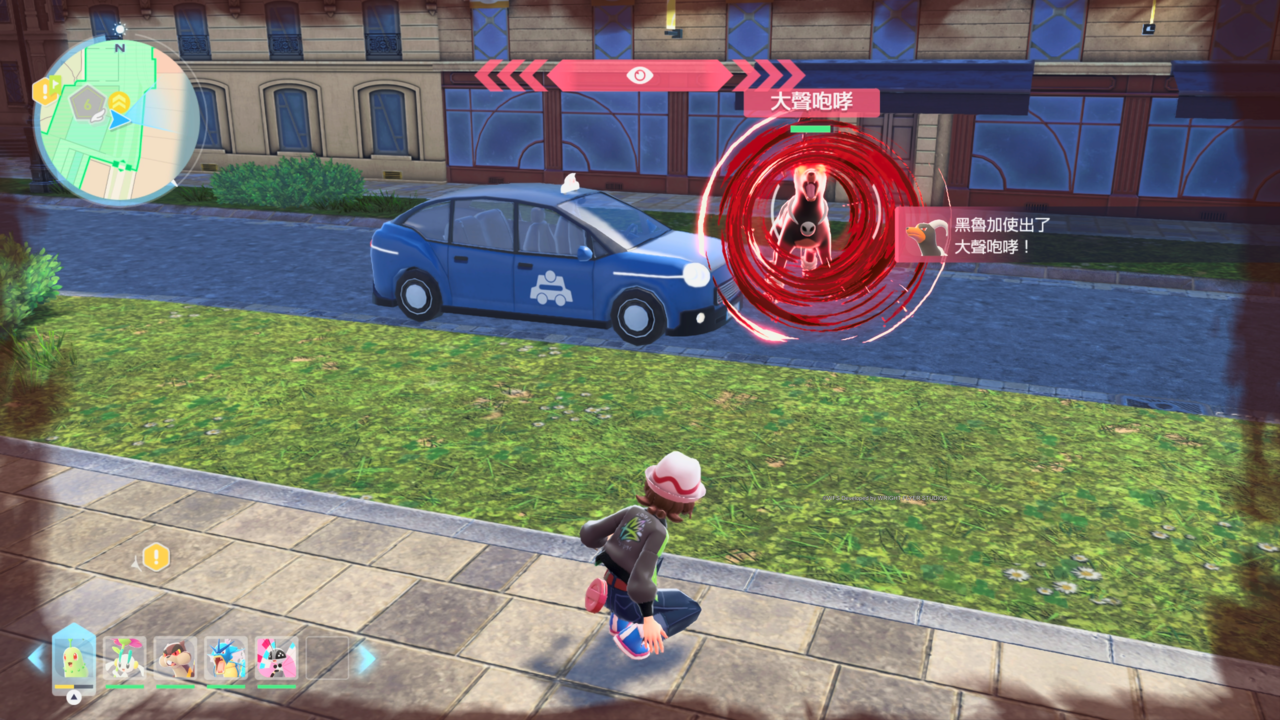The width and height of the screenshot is (1280, 720).
Task: Select the yellow double-chevron marker on minimap
Action: click(x=119, y=102)
